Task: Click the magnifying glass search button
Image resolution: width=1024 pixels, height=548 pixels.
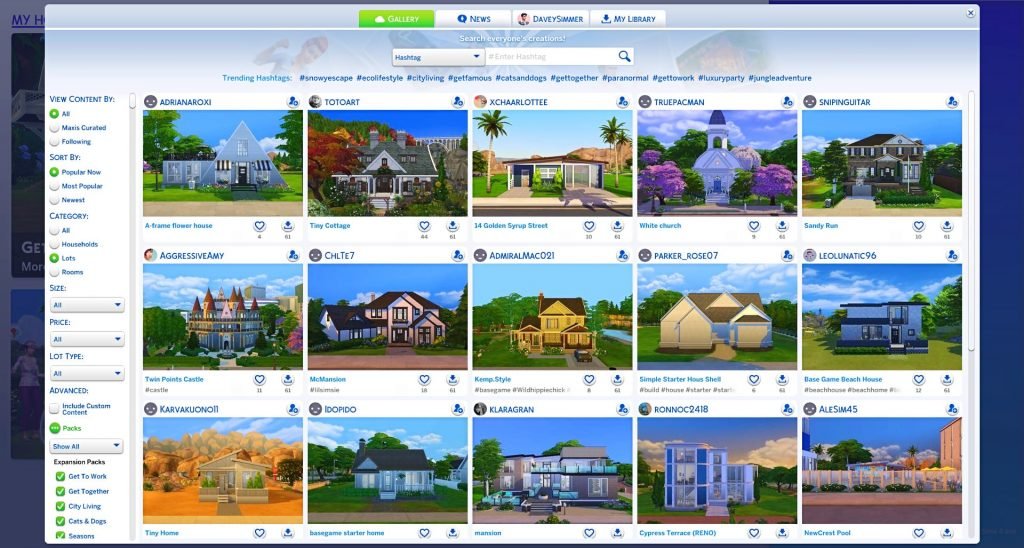Action: pos(624,57)
